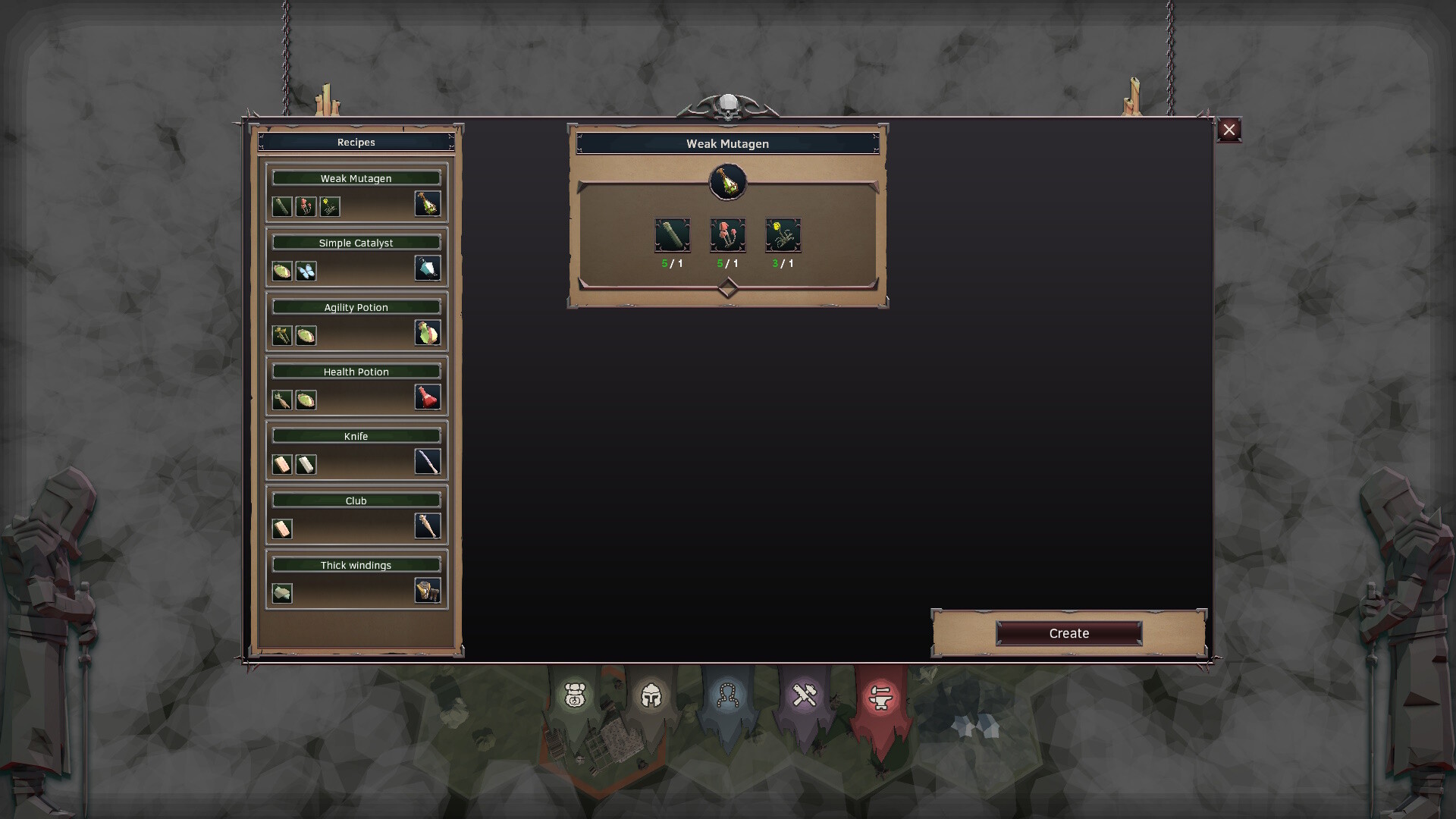Image resolution: width=1456 pixels, height=819 pixels.
Task: Click the red mushroom ingredient slot
Action: [x=728, y=236]
